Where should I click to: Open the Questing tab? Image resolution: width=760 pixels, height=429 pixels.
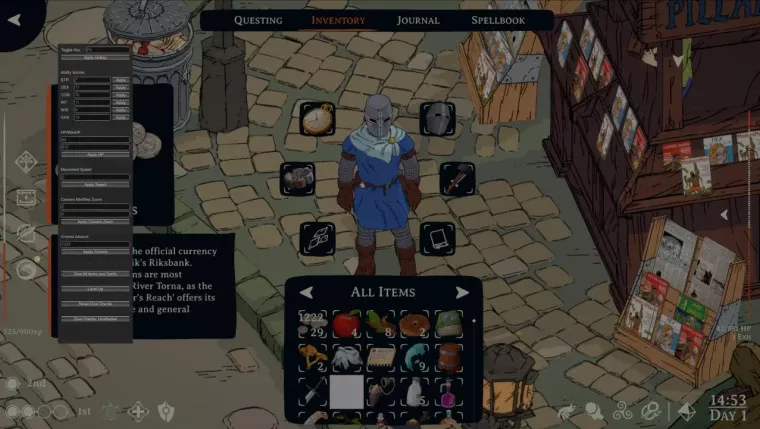[258, 20]
